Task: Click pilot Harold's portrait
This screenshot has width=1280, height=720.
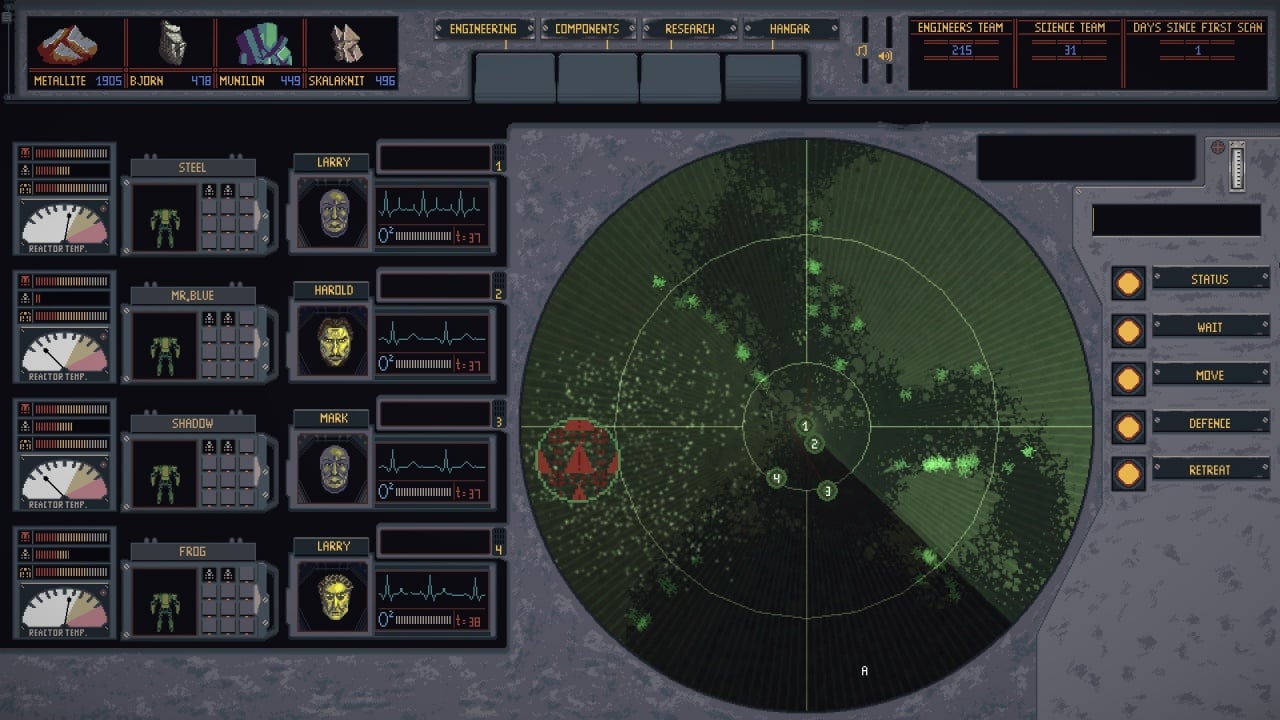Action: click(x=333, y=342)
